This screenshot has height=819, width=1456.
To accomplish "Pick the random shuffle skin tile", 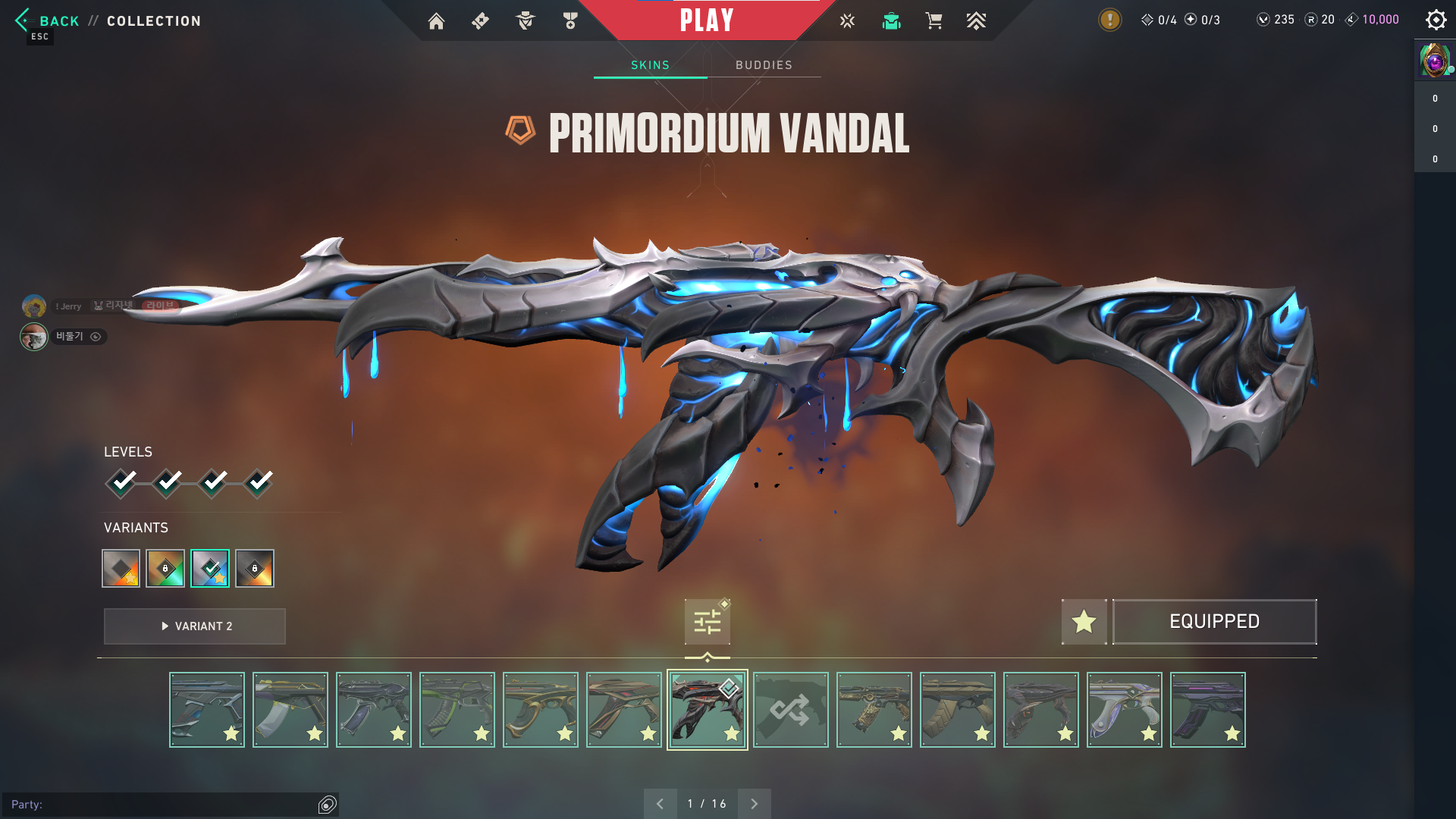I will (x=790, y=710).
